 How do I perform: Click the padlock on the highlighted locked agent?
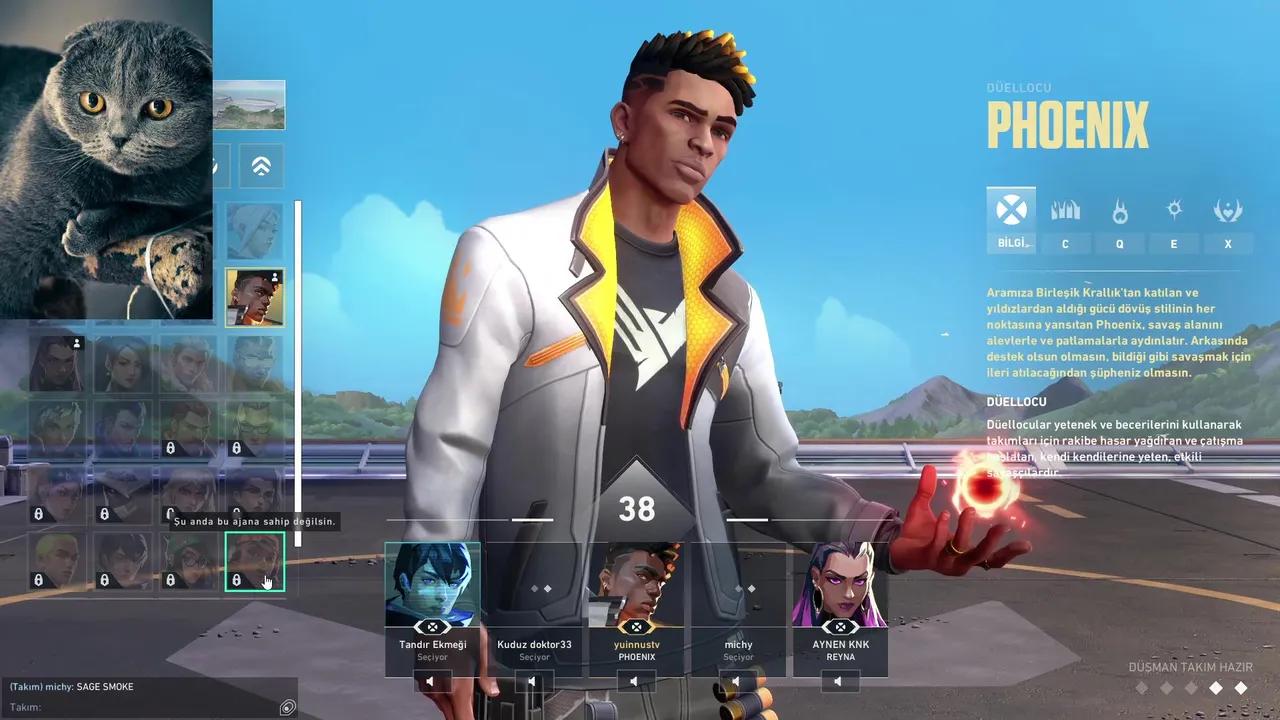click(236, 580)
